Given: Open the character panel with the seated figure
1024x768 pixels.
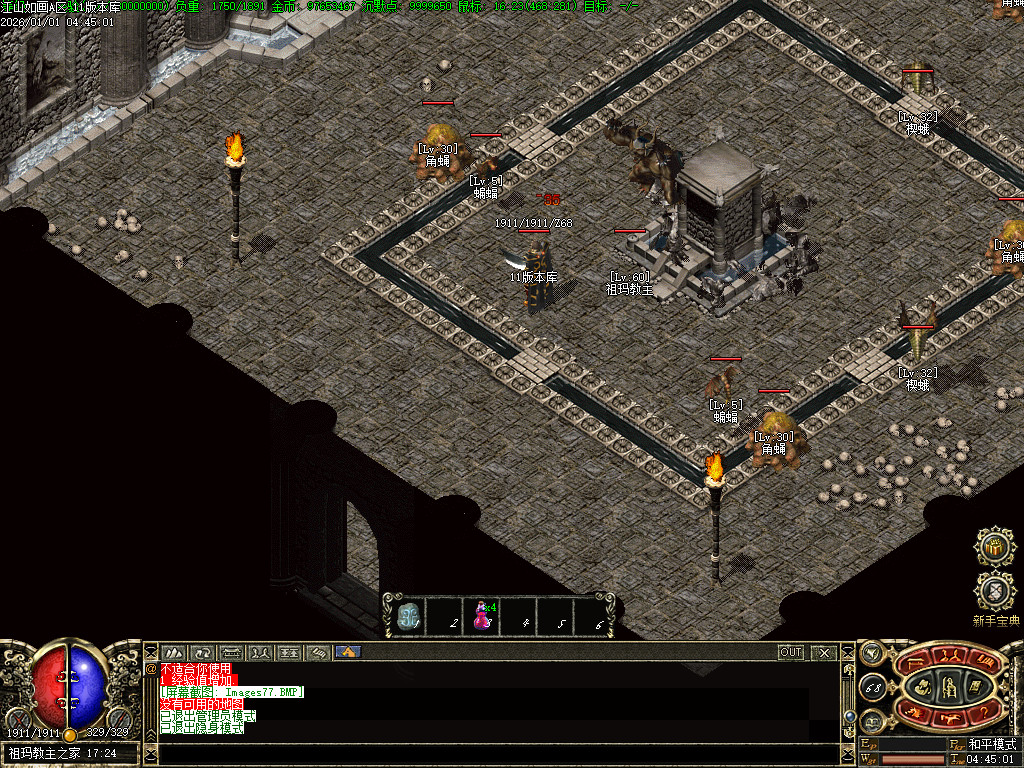Looking at the screenshot, I should coord(948,686).
